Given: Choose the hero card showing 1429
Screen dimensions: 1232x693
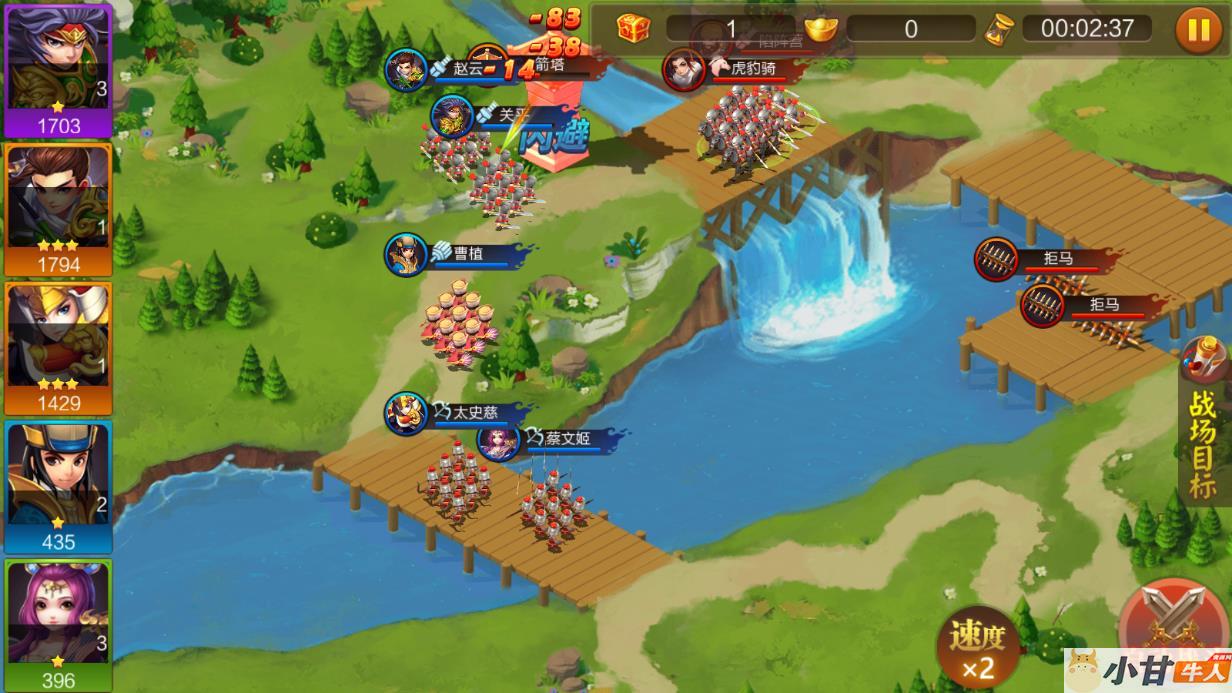Looking at the screenshot, I should [x=58, y=347].
